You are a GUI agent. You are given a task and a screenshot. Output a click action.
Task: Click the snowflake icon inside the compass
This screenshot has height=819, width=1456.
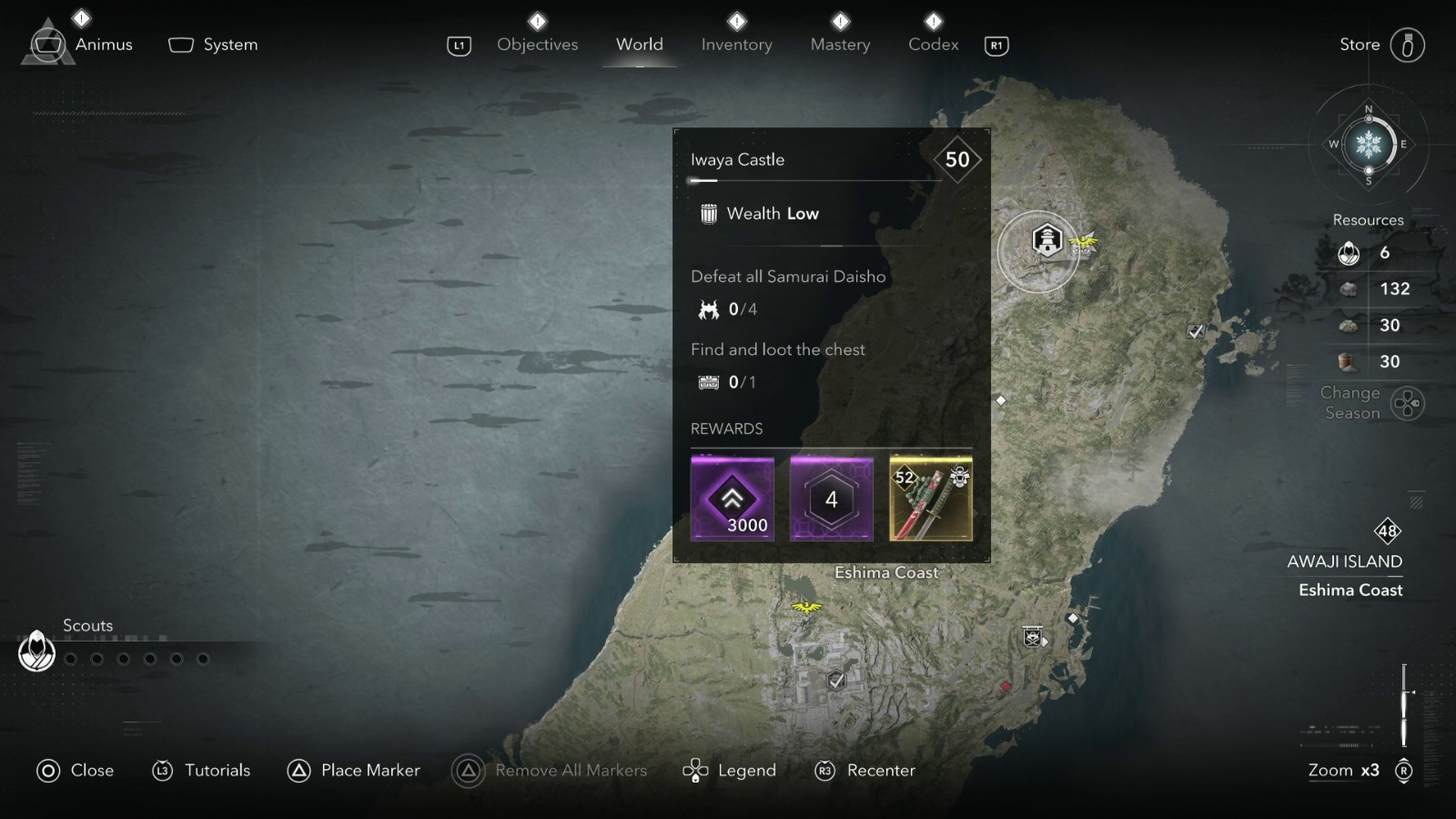point(1369,144)
